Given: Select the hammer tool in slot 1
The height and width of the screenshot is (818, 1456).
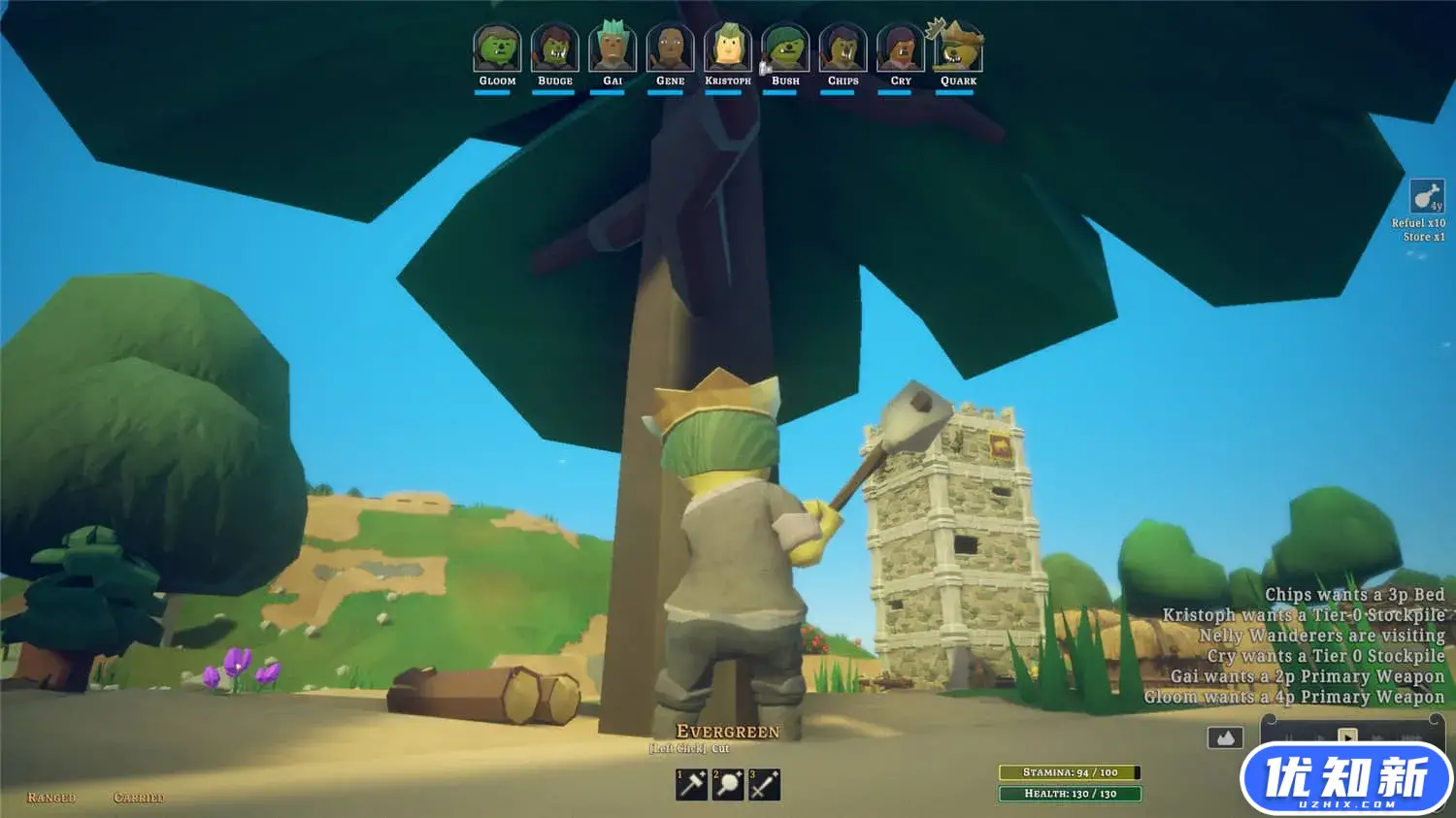Looking at the screenshot, I should pyautogui.click(x=691, y=784).
